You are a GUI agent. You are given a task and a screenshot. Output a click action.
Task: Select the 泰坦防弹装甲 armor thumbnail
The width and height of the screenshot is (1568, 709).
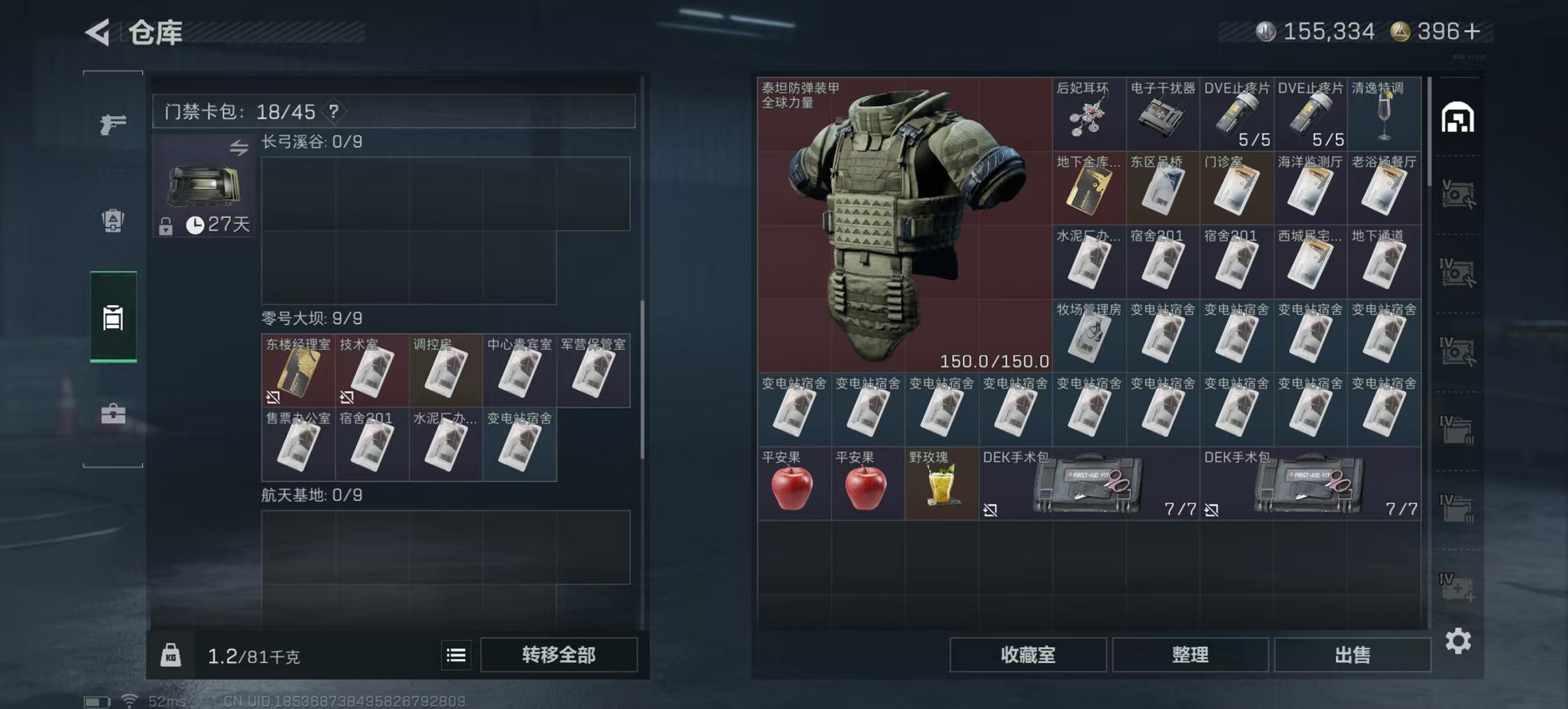click(902, 226)
